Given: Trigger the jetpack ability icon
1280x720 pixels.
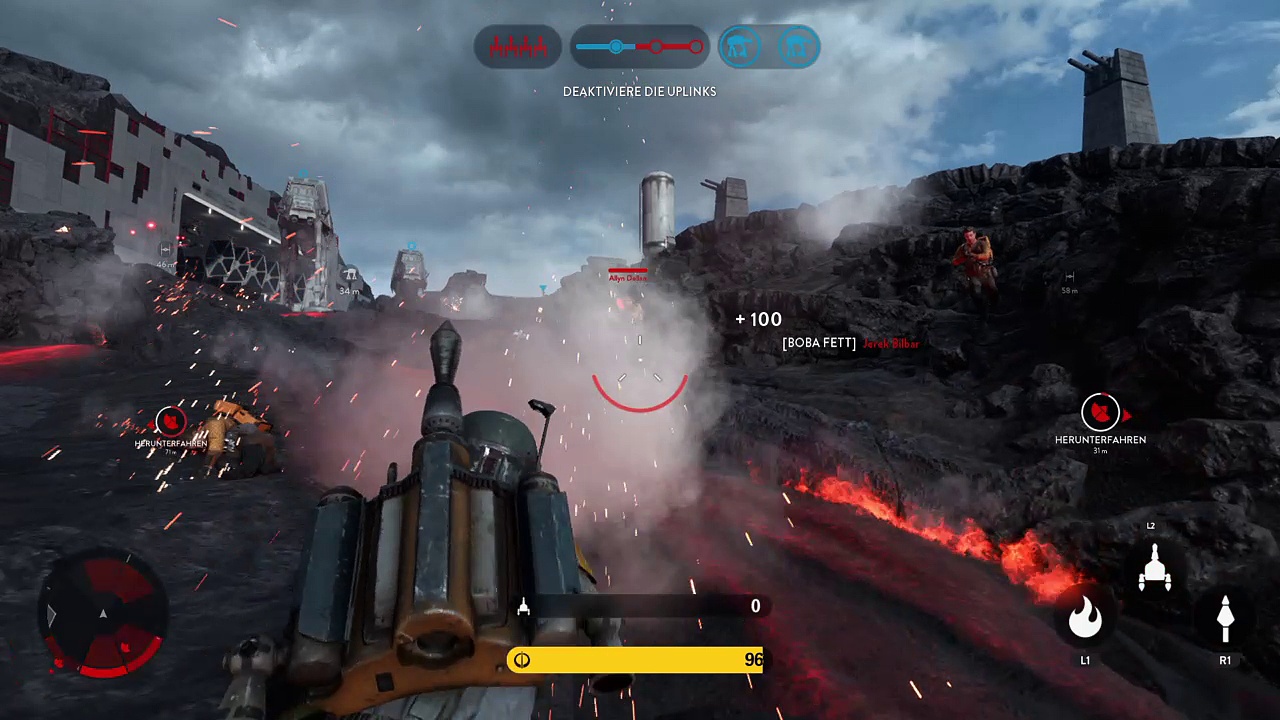Looking at the screenshot, I should [x=1155, y=566].
